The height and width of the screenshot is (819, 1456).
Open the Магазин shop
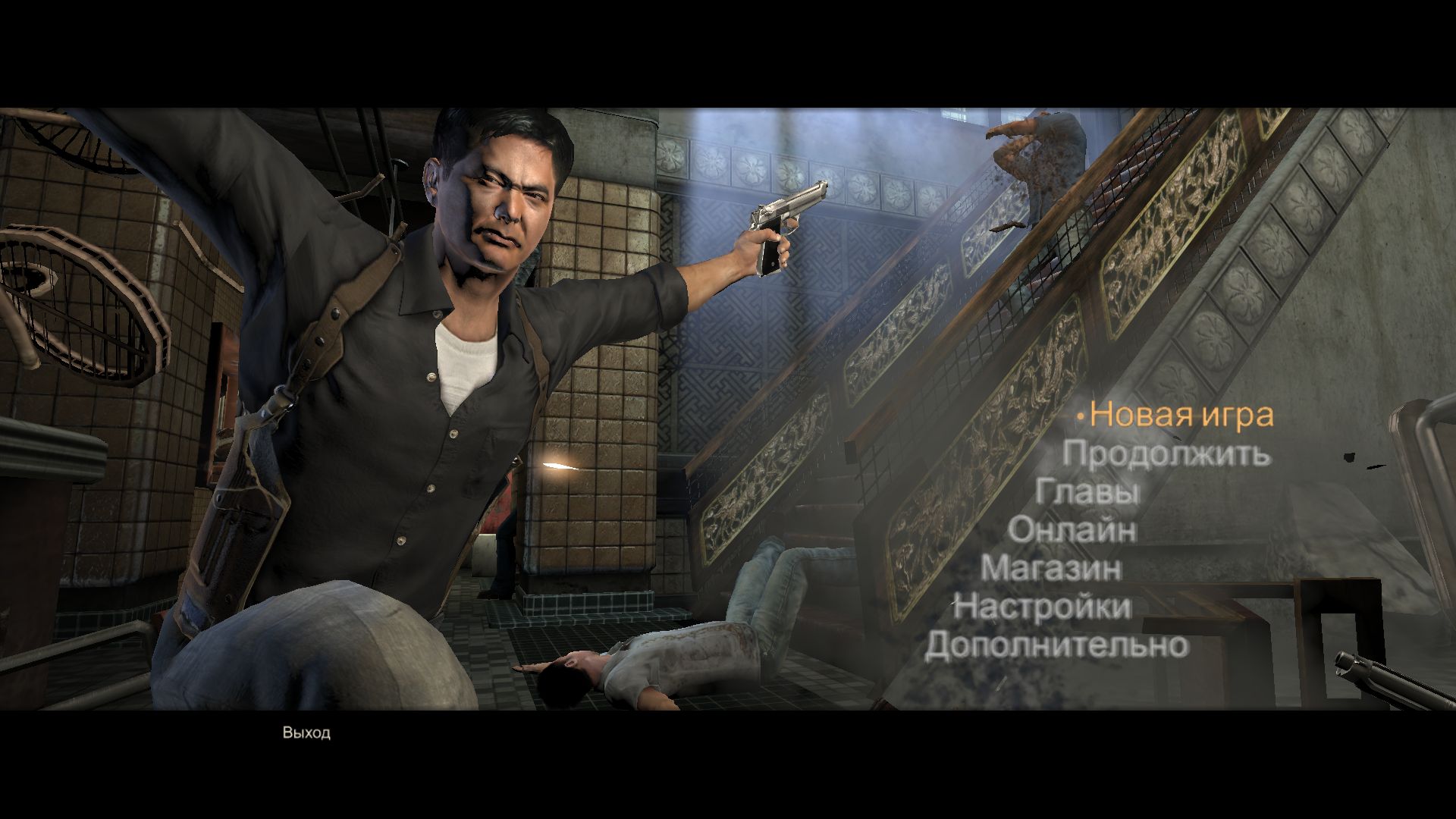pyautogui.click(x=1051, y=568)
